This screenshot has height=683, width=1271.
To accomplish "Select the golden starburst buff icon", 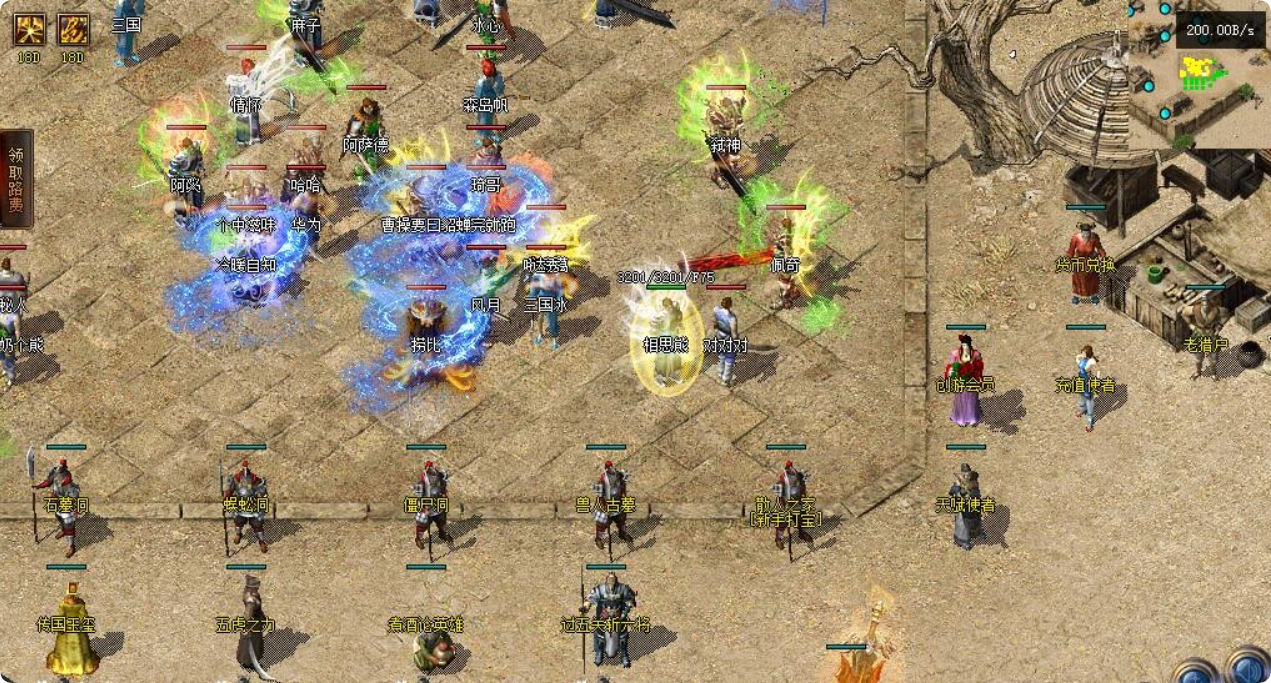I will (x=29, y=30).
